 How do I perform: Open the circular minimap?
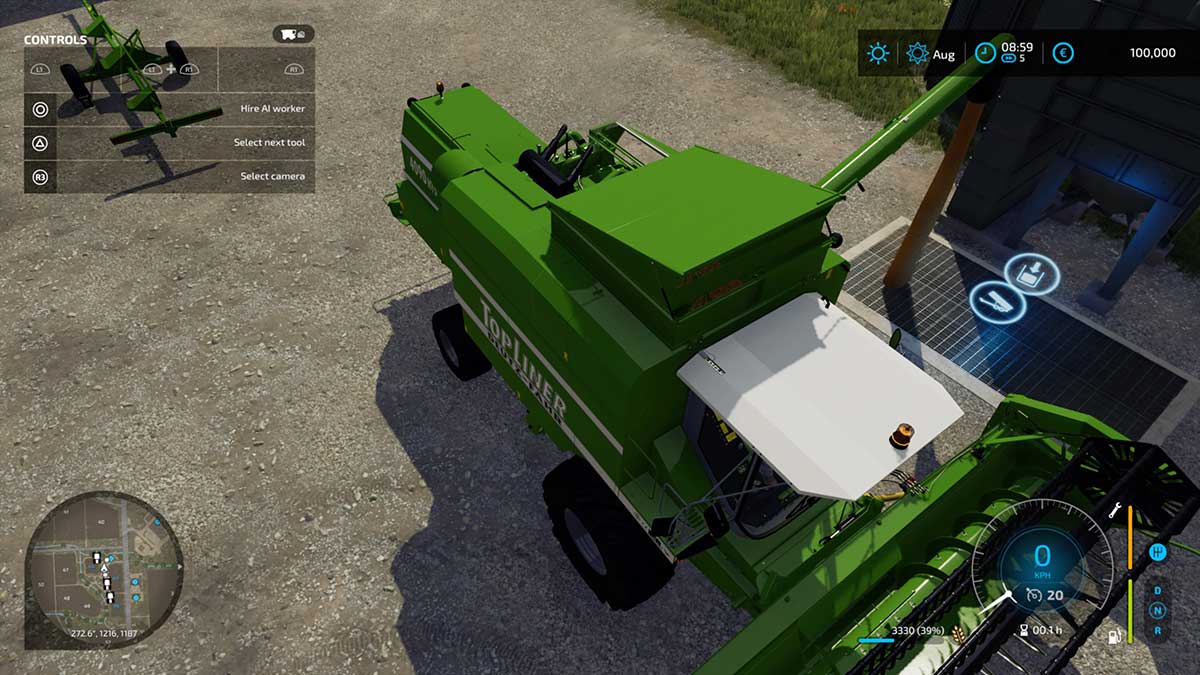point(103,569)
